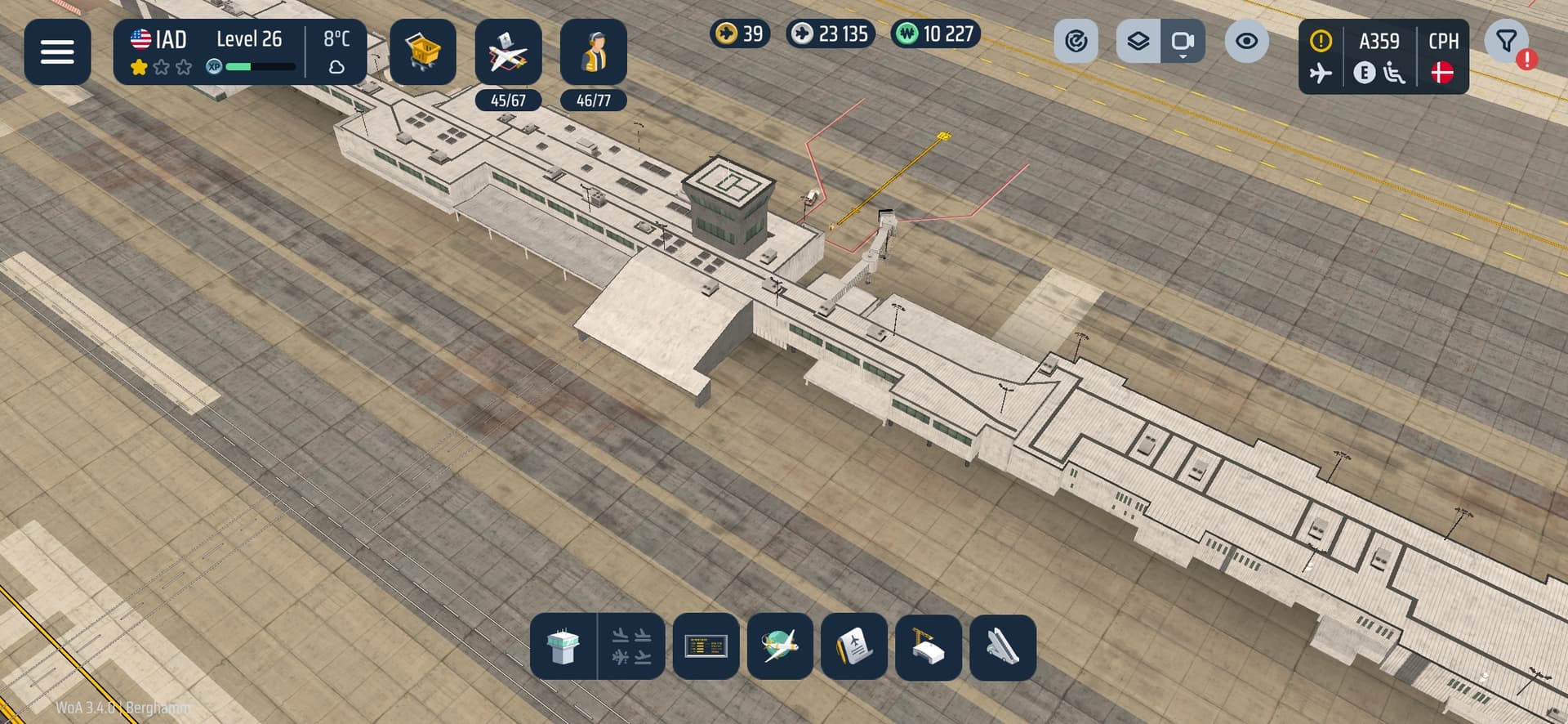Open the filter funnel with alert
This screenshot has width=1568, height=724.
pyautogui.click(x=1508, y=42)
